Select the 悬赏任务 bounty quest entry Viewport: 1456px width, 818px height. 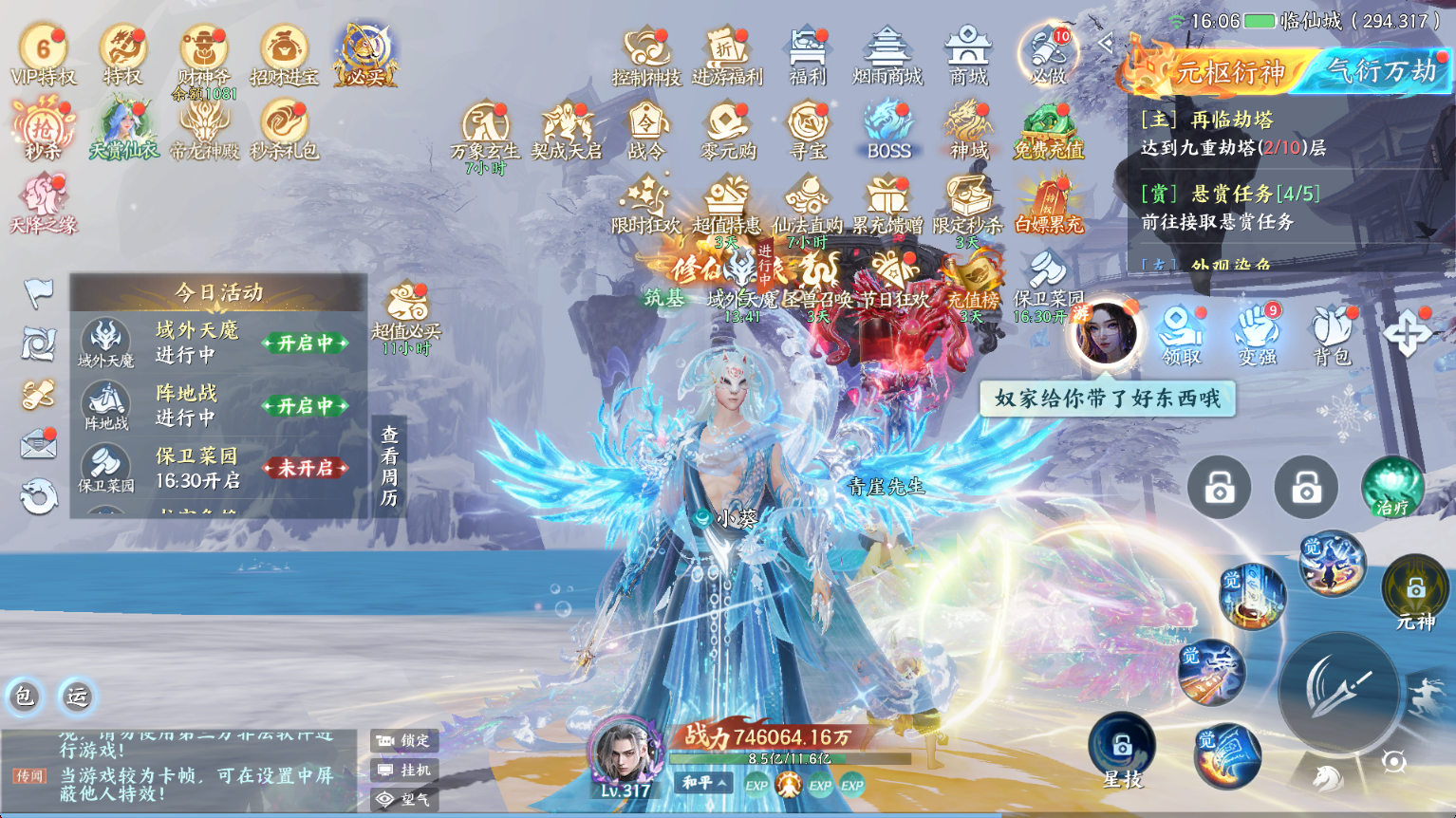point(1234,207)
